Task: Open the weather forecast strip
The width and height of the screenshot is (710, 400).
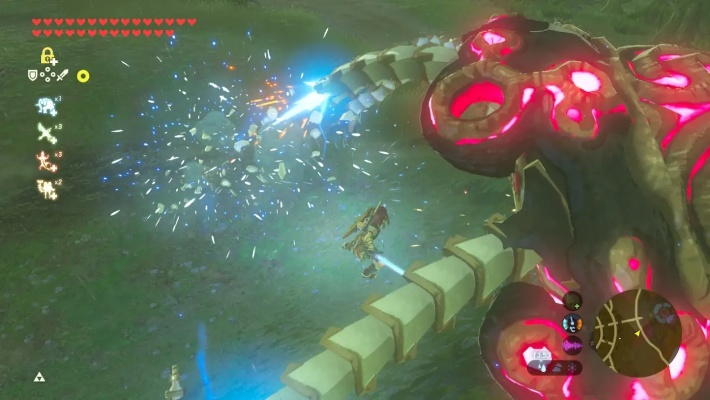Action: click(555, 367)
